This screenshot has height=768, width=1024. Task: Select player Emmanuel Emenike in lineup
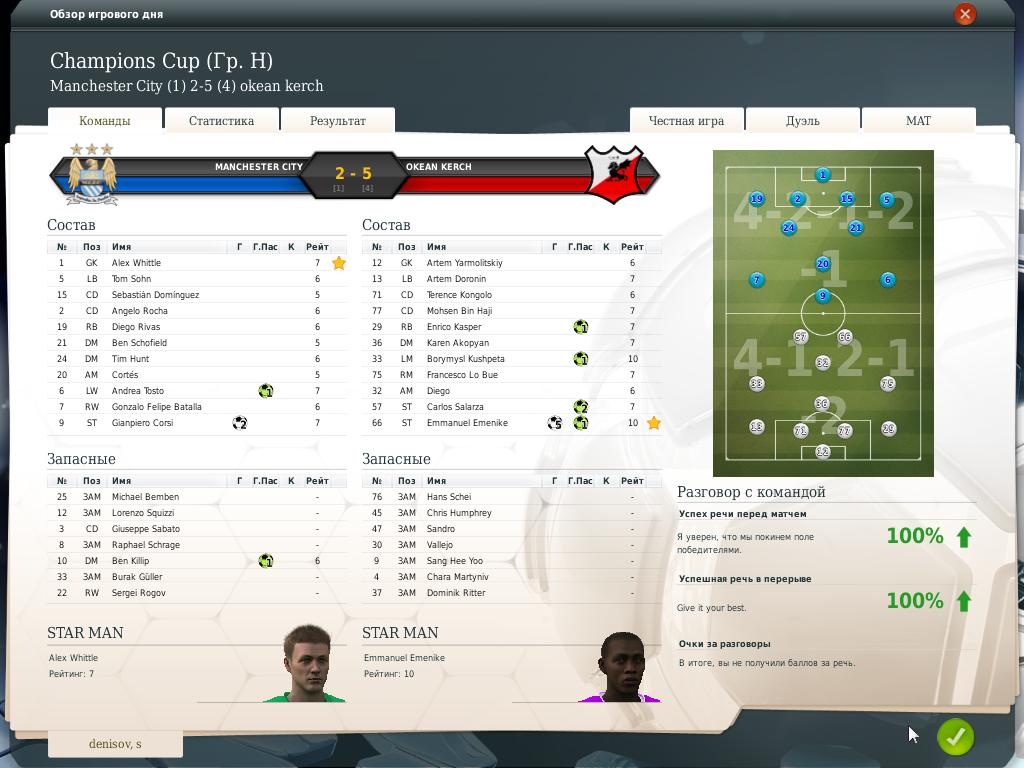point(467,423)
